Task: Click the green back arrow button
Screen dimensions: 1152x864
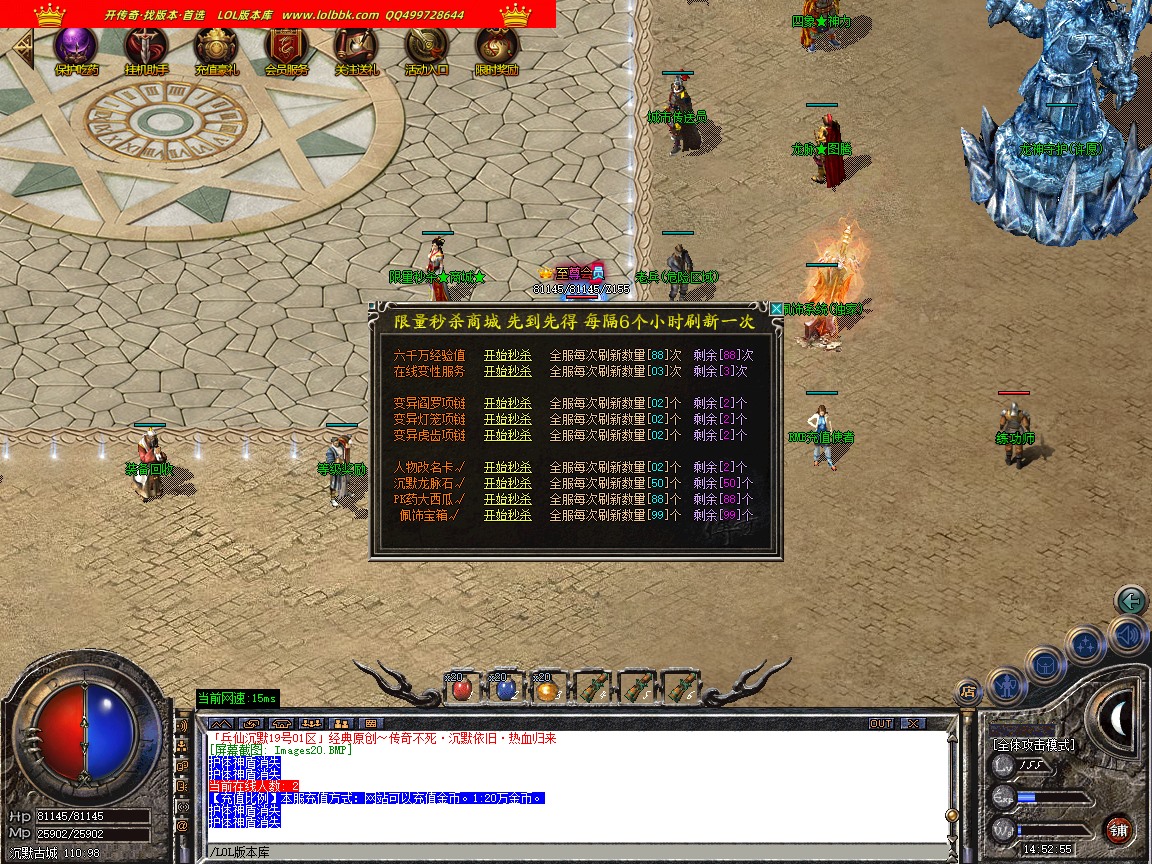Action: (1131, 601)
